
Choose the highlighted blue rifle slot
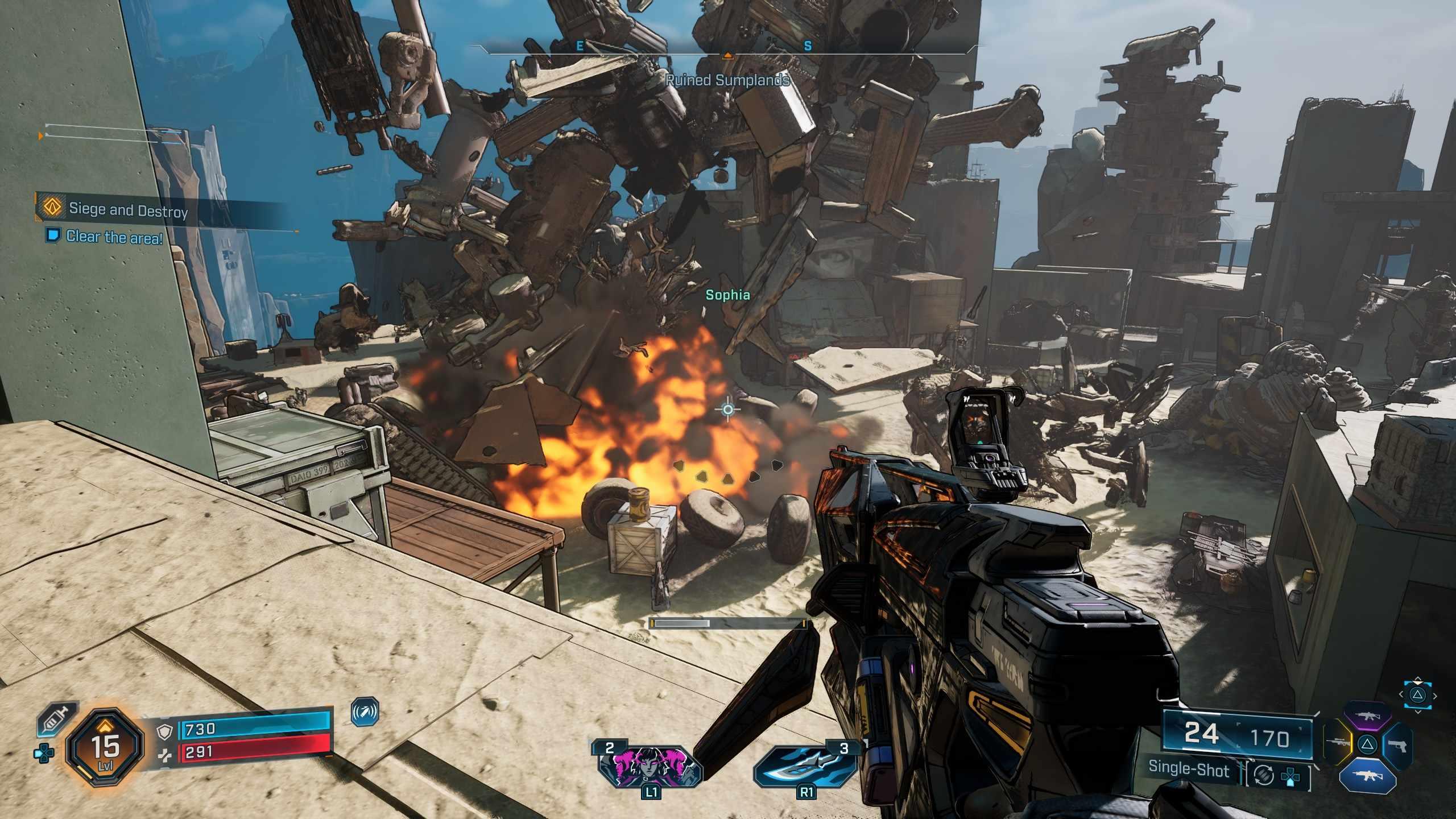(1368, 775)
